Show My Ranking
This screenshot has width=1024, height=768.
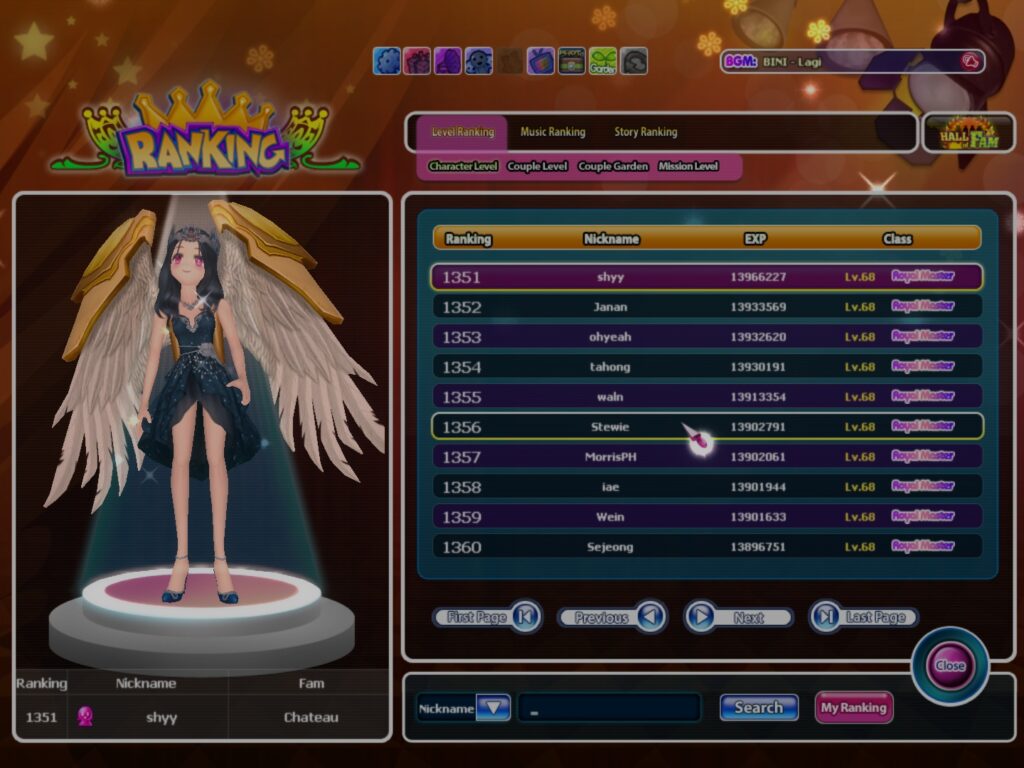pyautogui.click(x=853, y=707)
